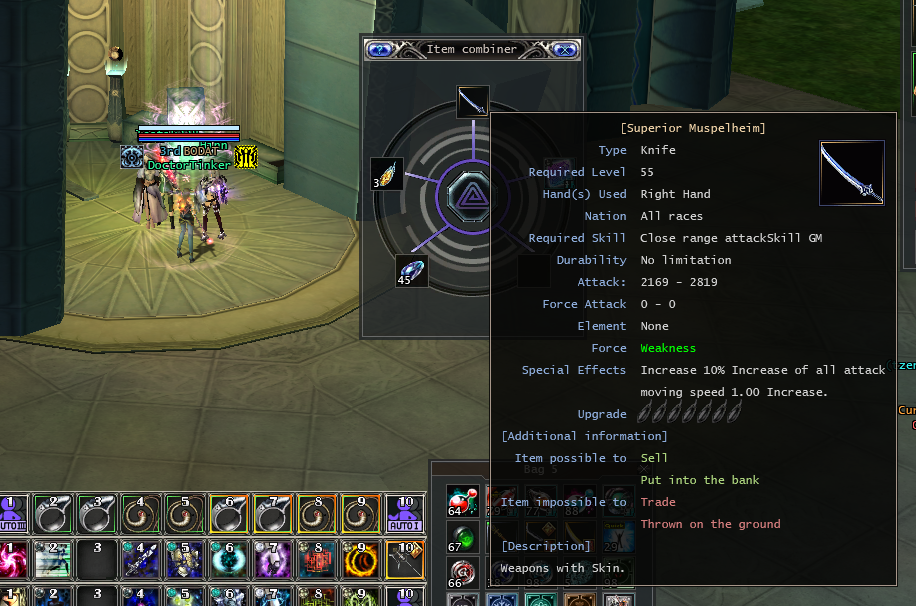The image size is (916, 606).
Task: Open the Item combiner help button
Action: (378, 49)
